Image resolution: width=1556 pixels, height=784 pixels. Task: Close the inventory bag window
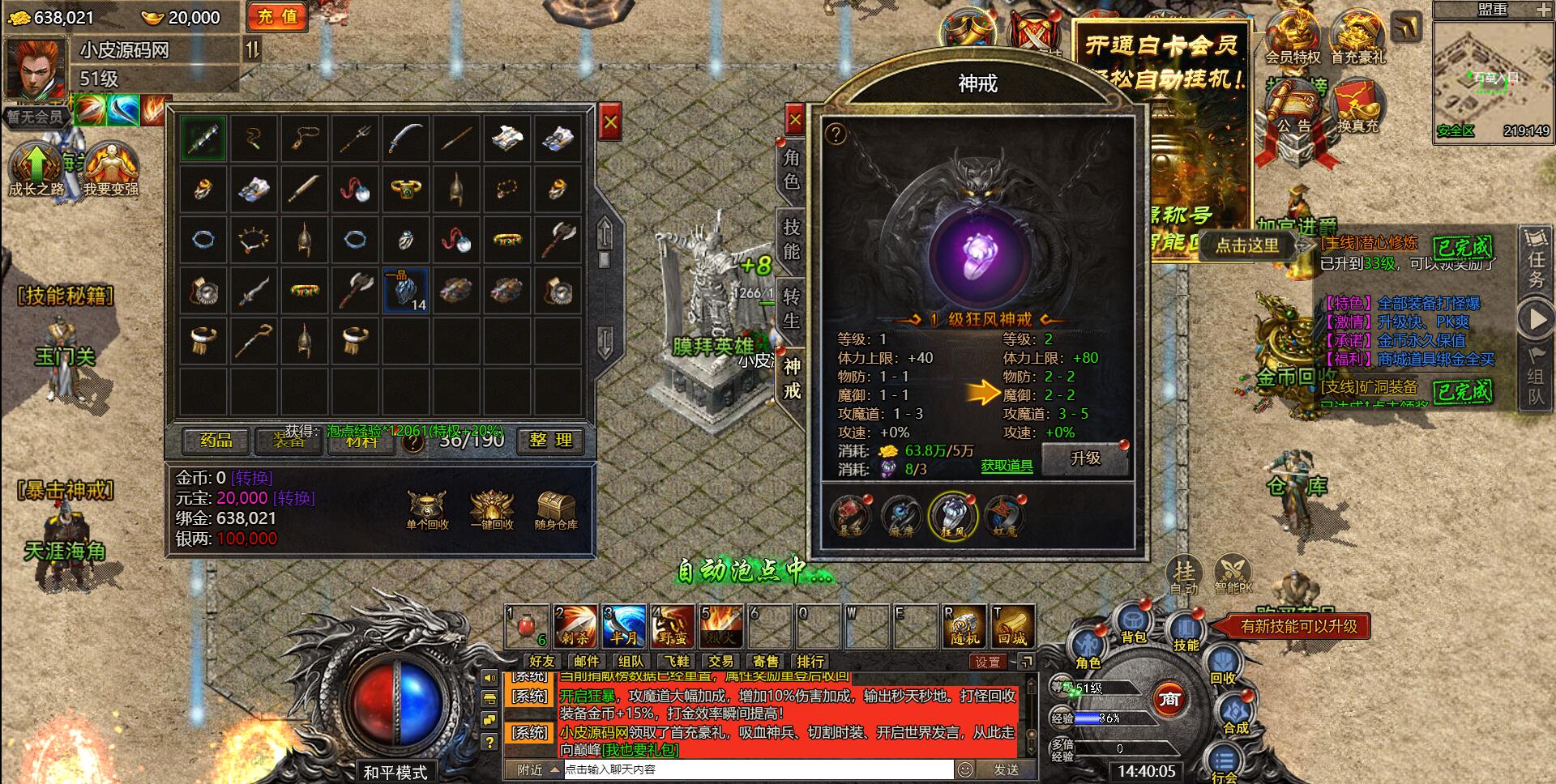coord(610,123)
